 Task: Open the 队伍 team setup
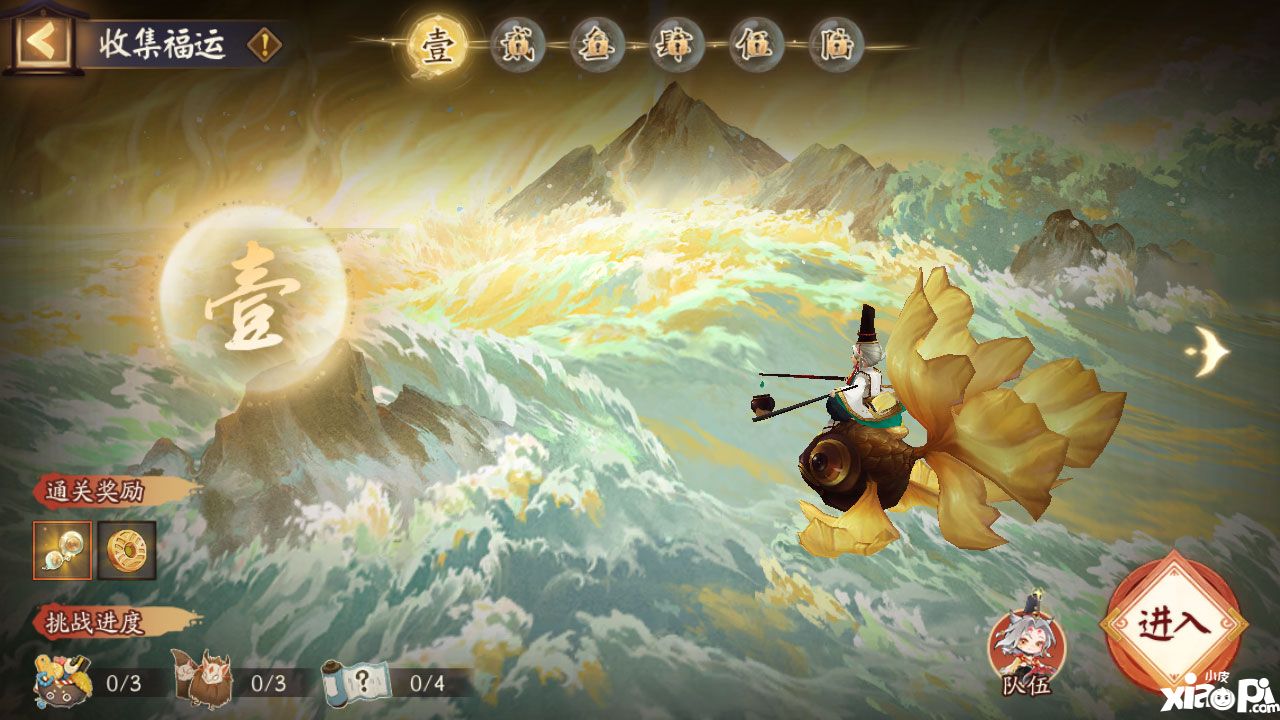1027,647
